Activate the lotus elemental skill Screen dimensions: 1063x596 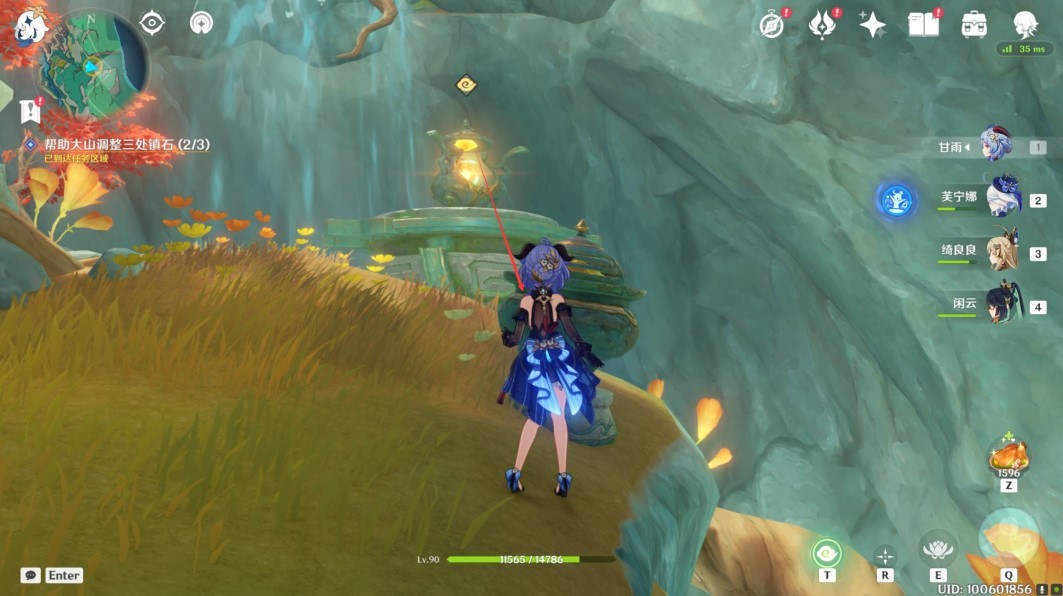[x=937, y=548]
